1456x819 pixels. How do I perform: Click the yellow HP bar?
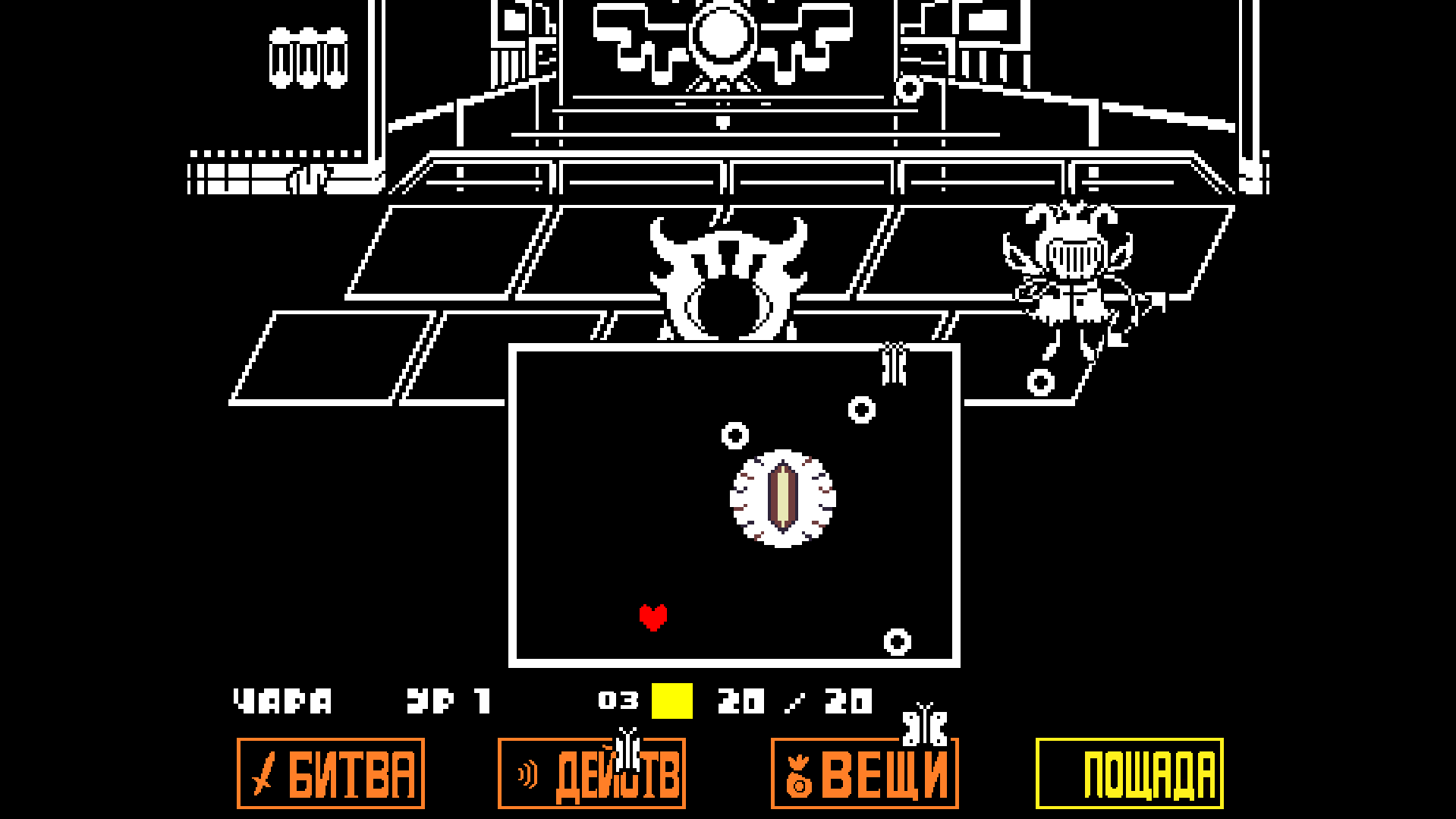pyautogui.click(x=671, y=699)
